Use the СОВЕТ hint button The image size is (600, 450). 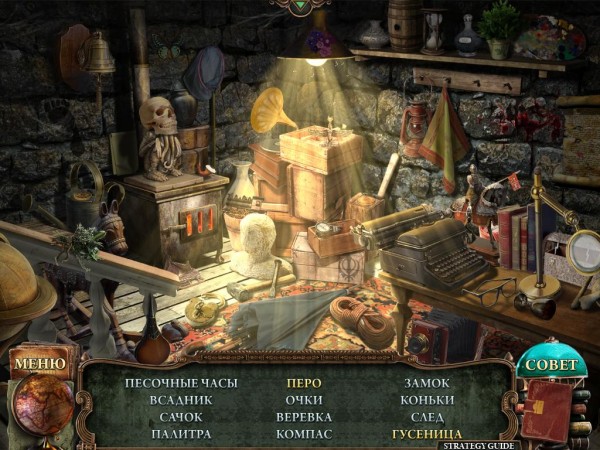coord(551,364)
